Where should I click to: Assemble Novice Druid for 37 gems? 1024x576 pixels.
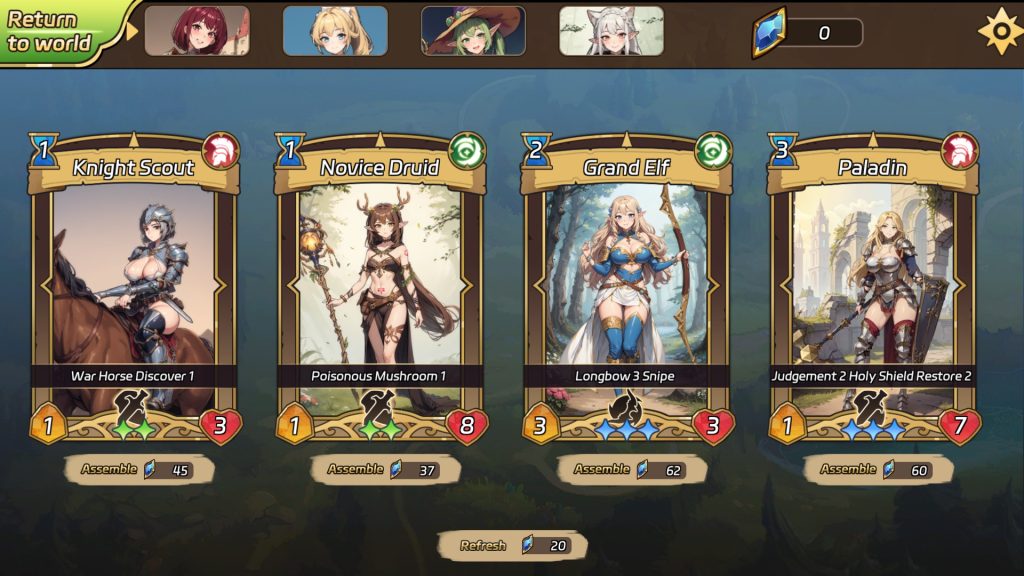tap(385, 469)
